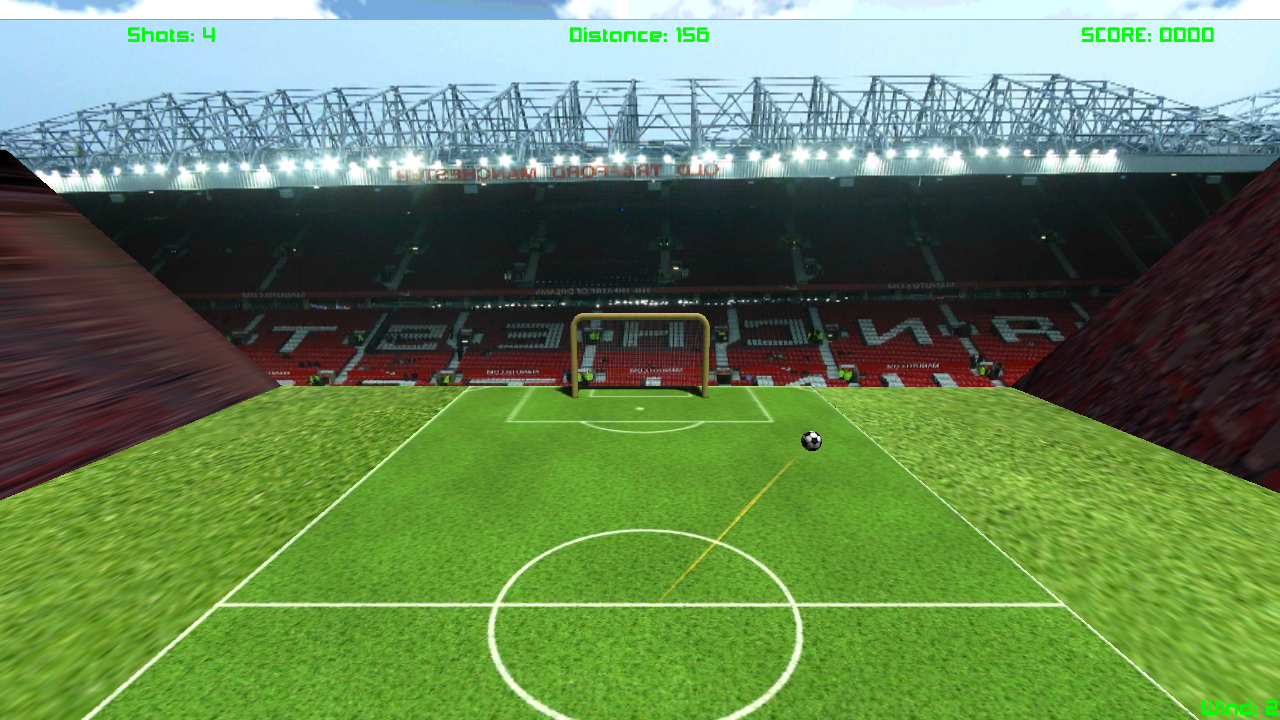Click the right goalpost
Viewport: 1280px width, 720px height.
point(706,360)
